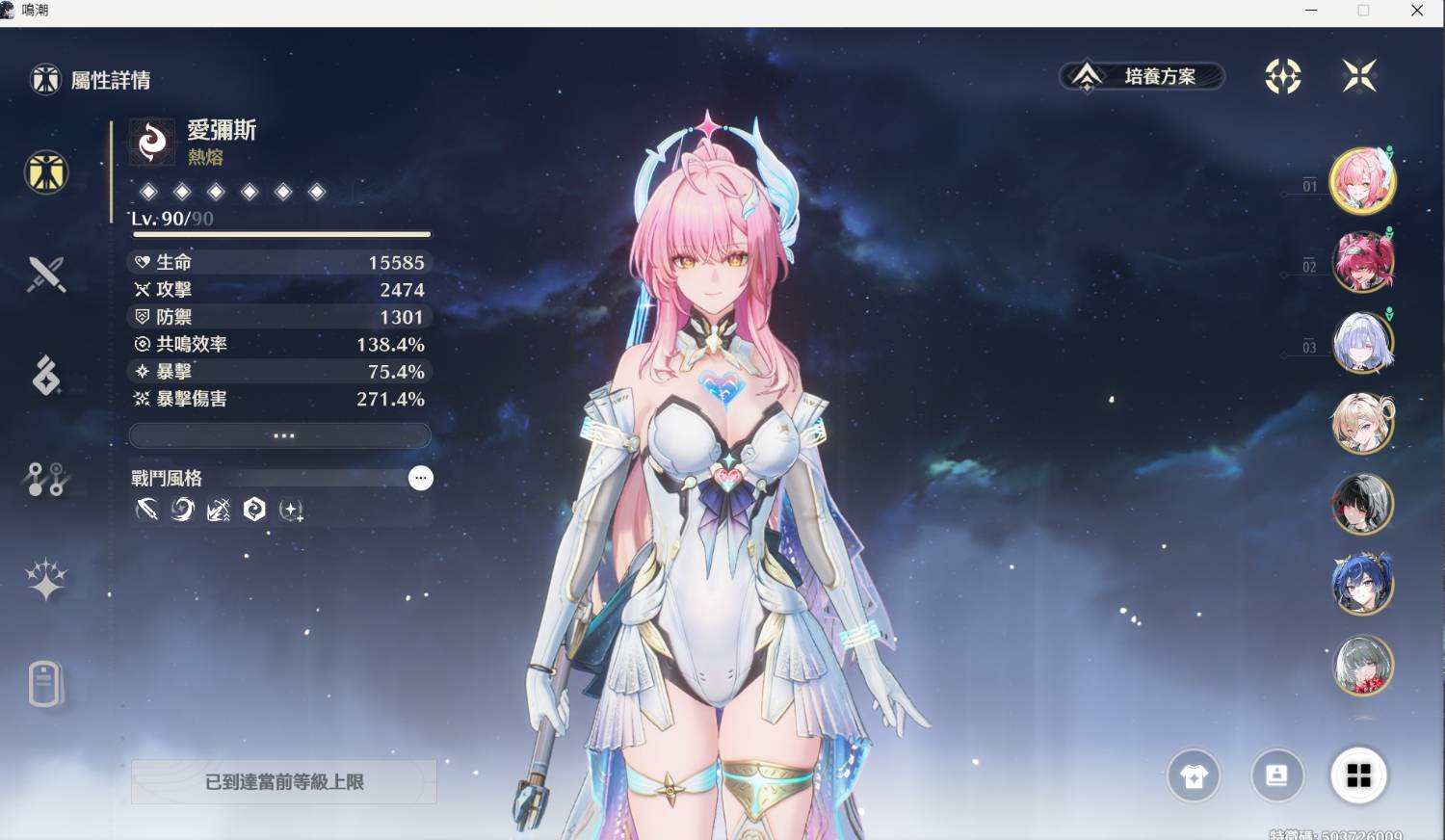Close the game window
Image resolution: width=1445 pixels, height=840 pixels.
click(1417, 11)
